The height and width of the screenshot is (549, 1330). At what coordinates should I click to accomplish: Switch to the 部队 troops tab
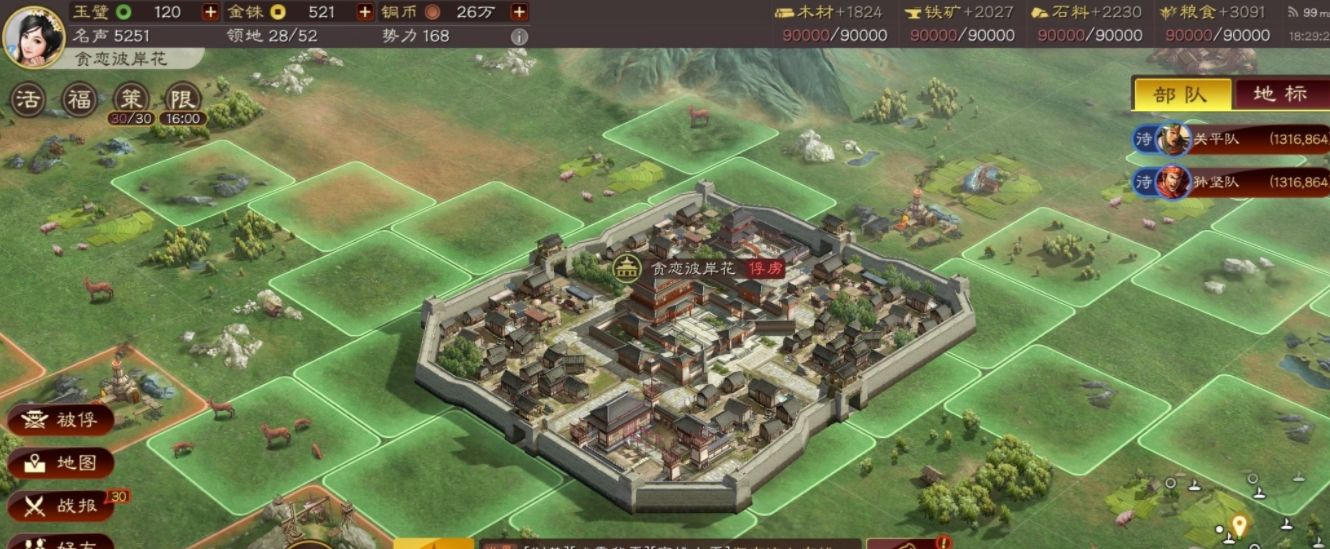click(1180, 94)
